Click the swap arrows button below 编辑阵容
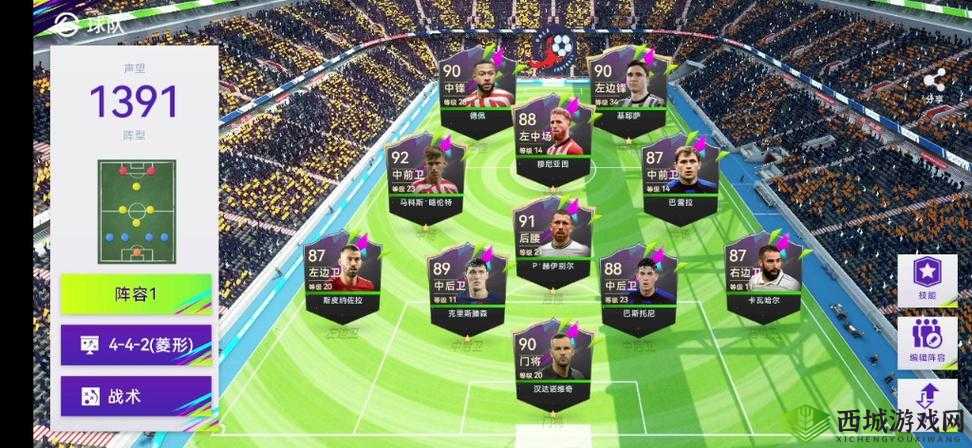972x448 pixels. [x=926, y=401]
